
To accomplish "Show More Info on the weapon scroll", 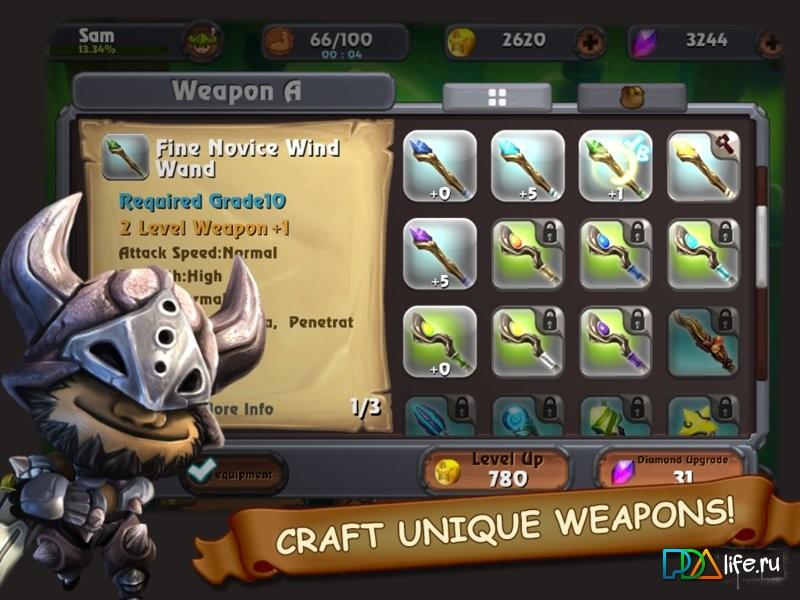I will 238,409.
